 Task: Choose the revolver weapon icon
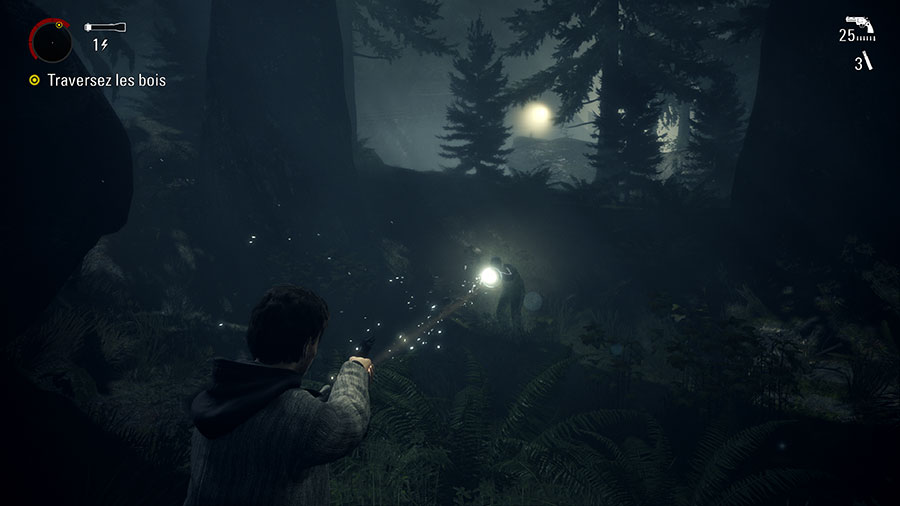(x=859, y=22)
